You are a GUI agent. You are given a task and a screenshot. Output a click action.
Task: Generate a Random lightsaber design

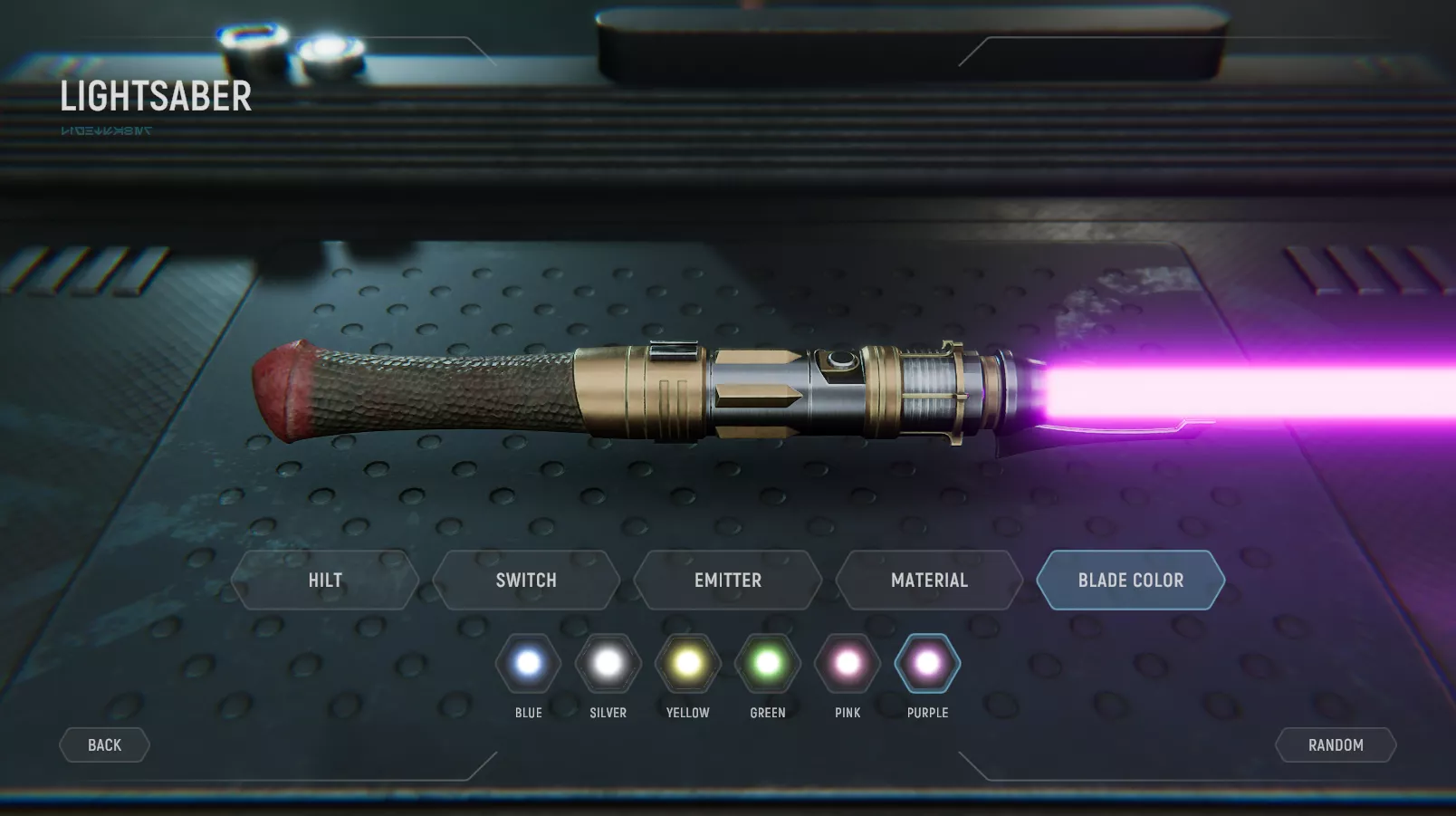pos(1335,744)
